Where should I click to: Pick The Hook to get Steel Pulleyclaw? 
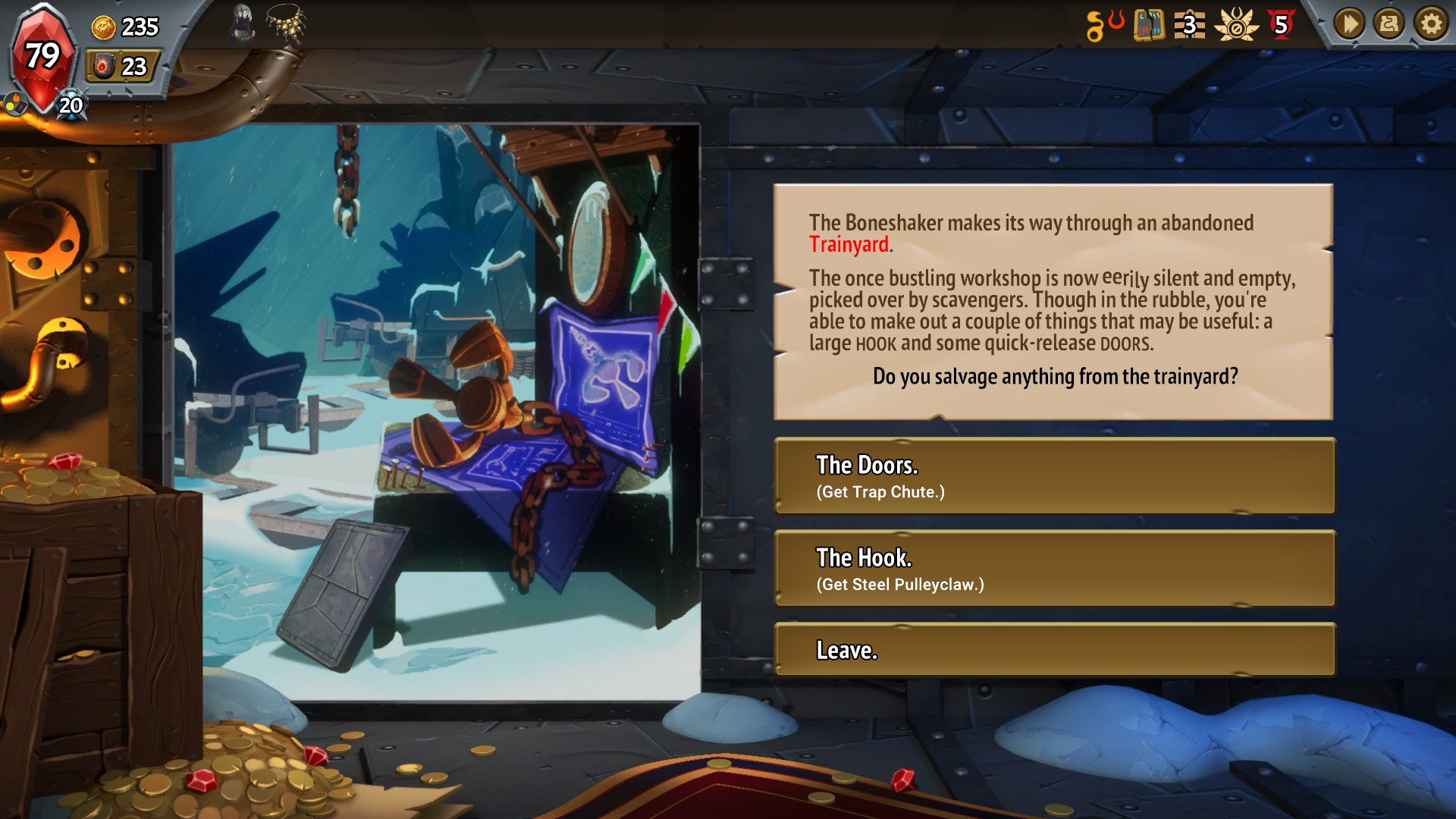coord(1054,569)
